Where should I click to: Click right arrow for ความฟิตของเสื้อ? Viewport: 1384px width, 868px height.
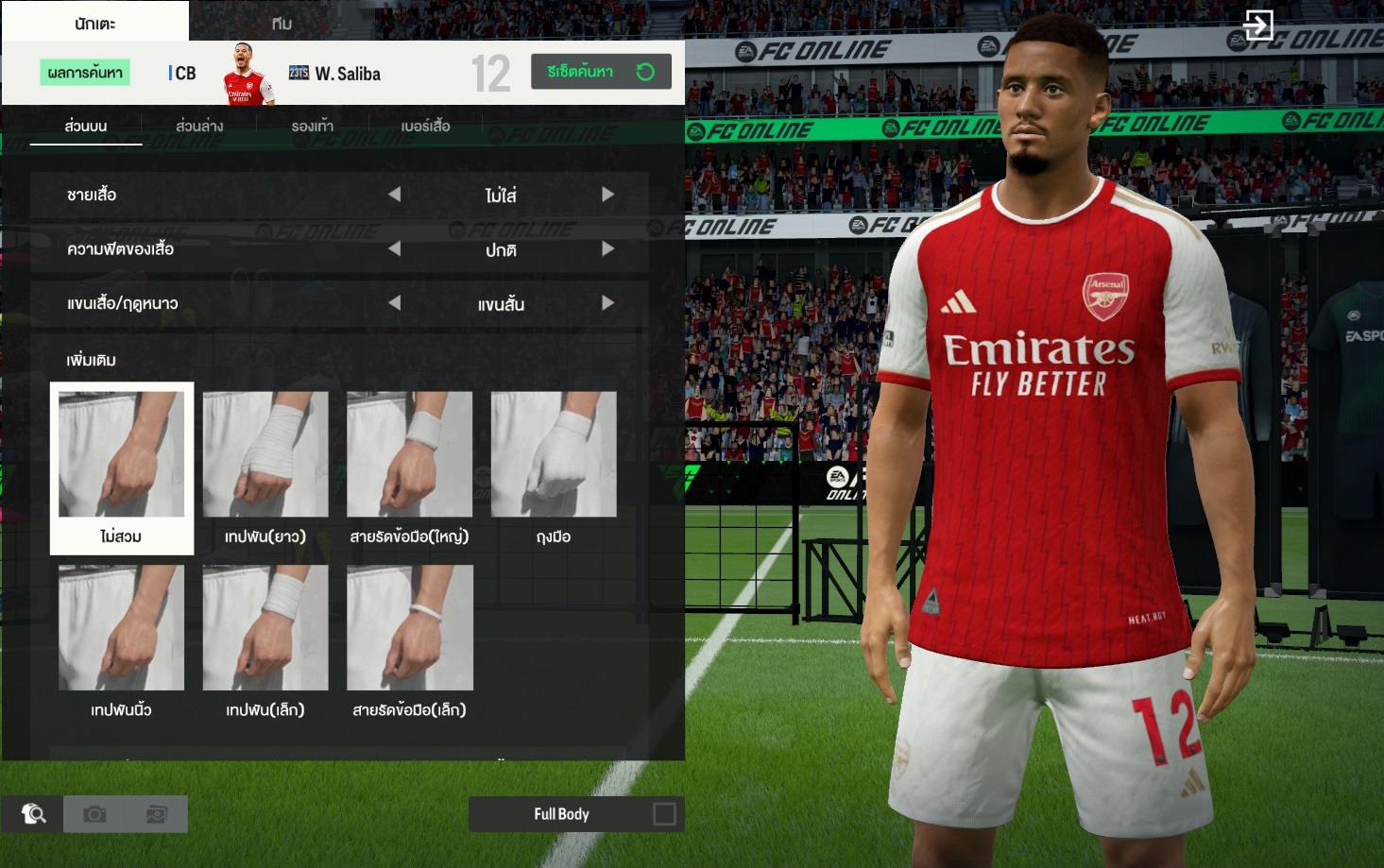[x=607, y=249]
